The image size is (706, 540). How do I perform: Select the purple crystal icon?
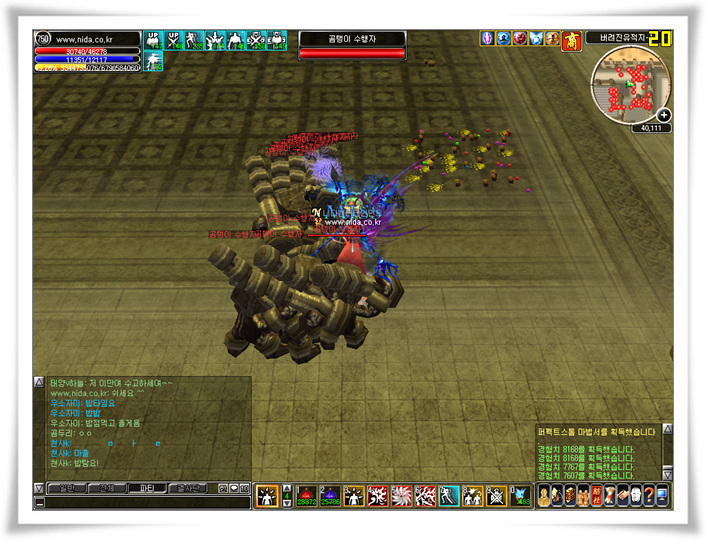click(487, 38)
